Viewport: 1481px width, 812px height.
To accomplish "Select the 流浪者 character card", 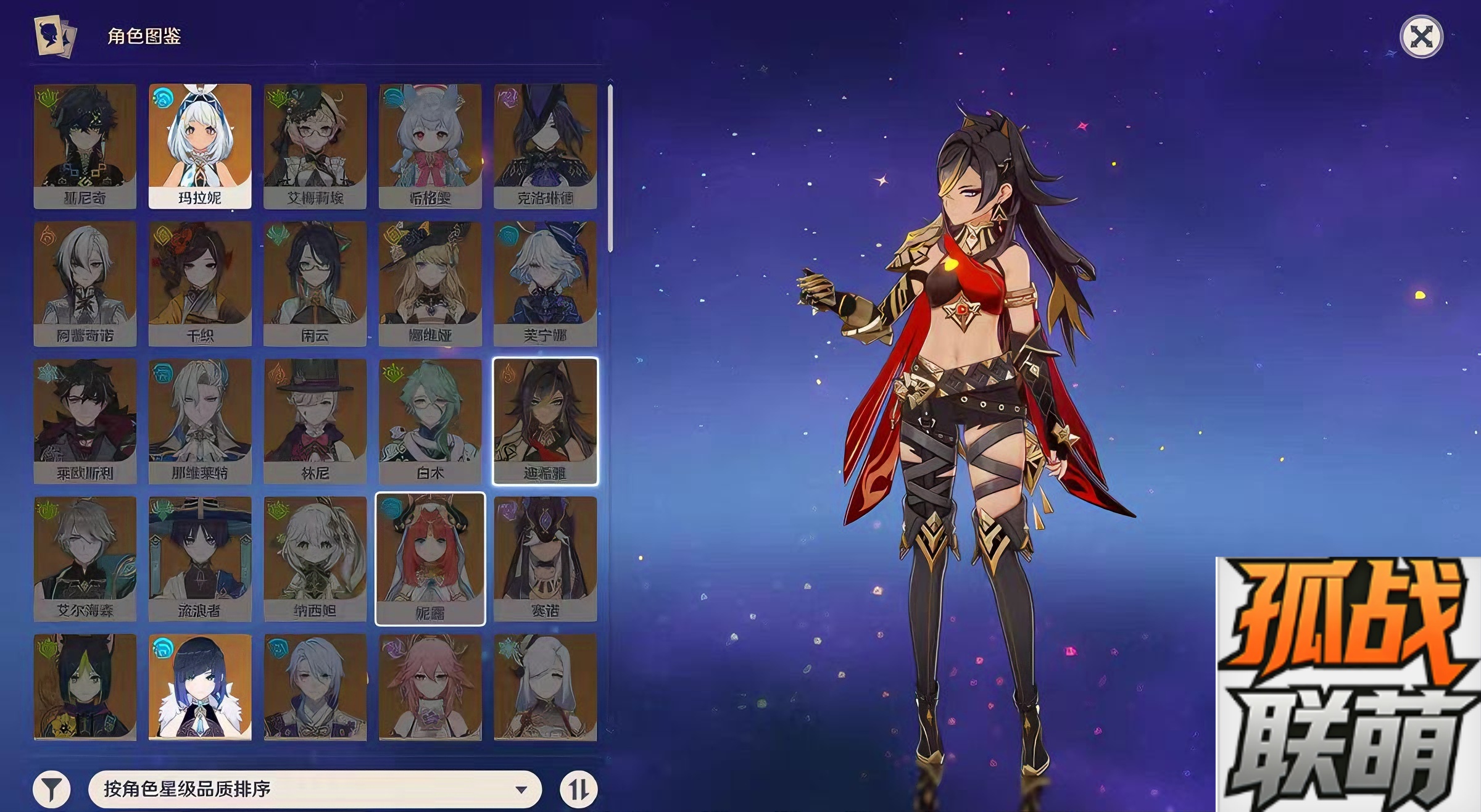I will click(x=200, y=559).
